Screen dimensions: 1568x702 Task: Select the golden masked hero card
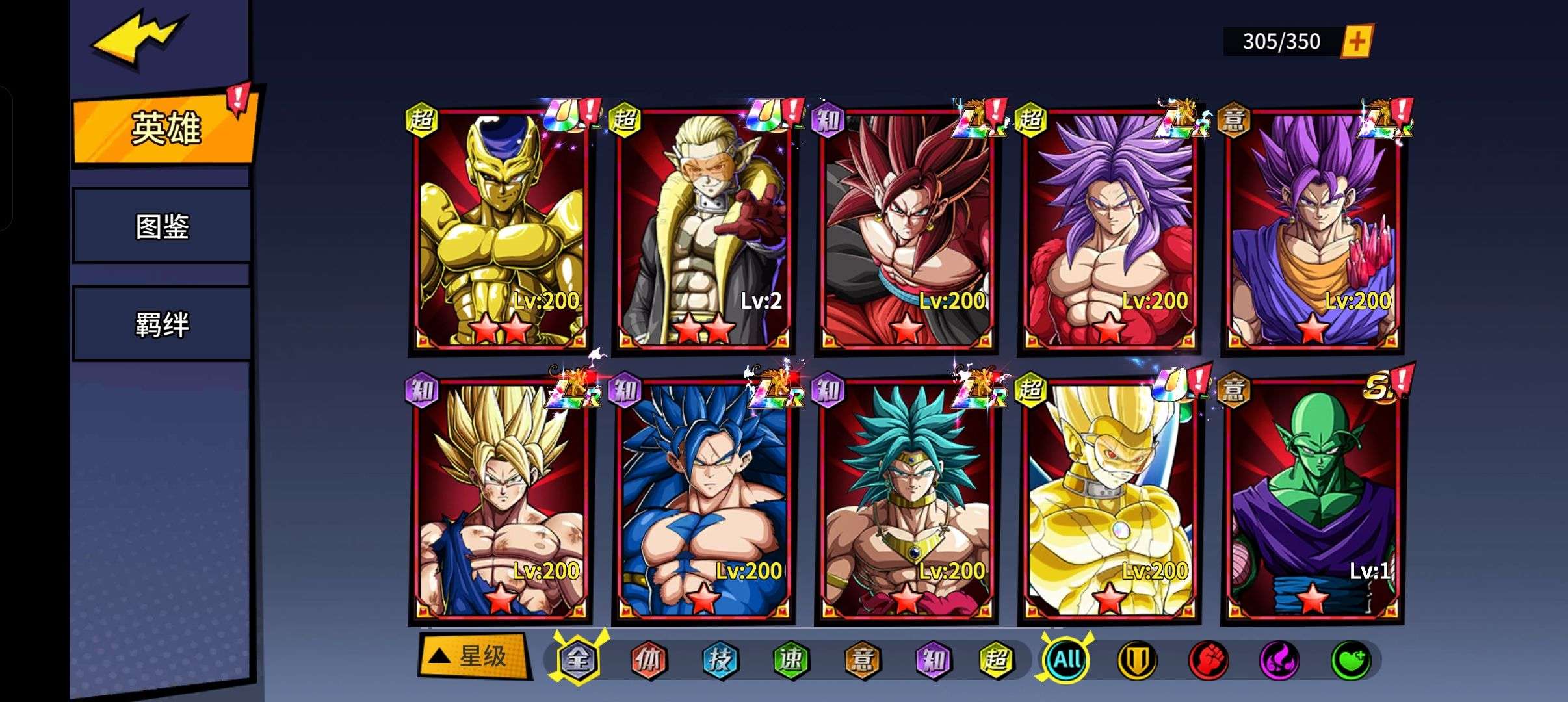1109,500
